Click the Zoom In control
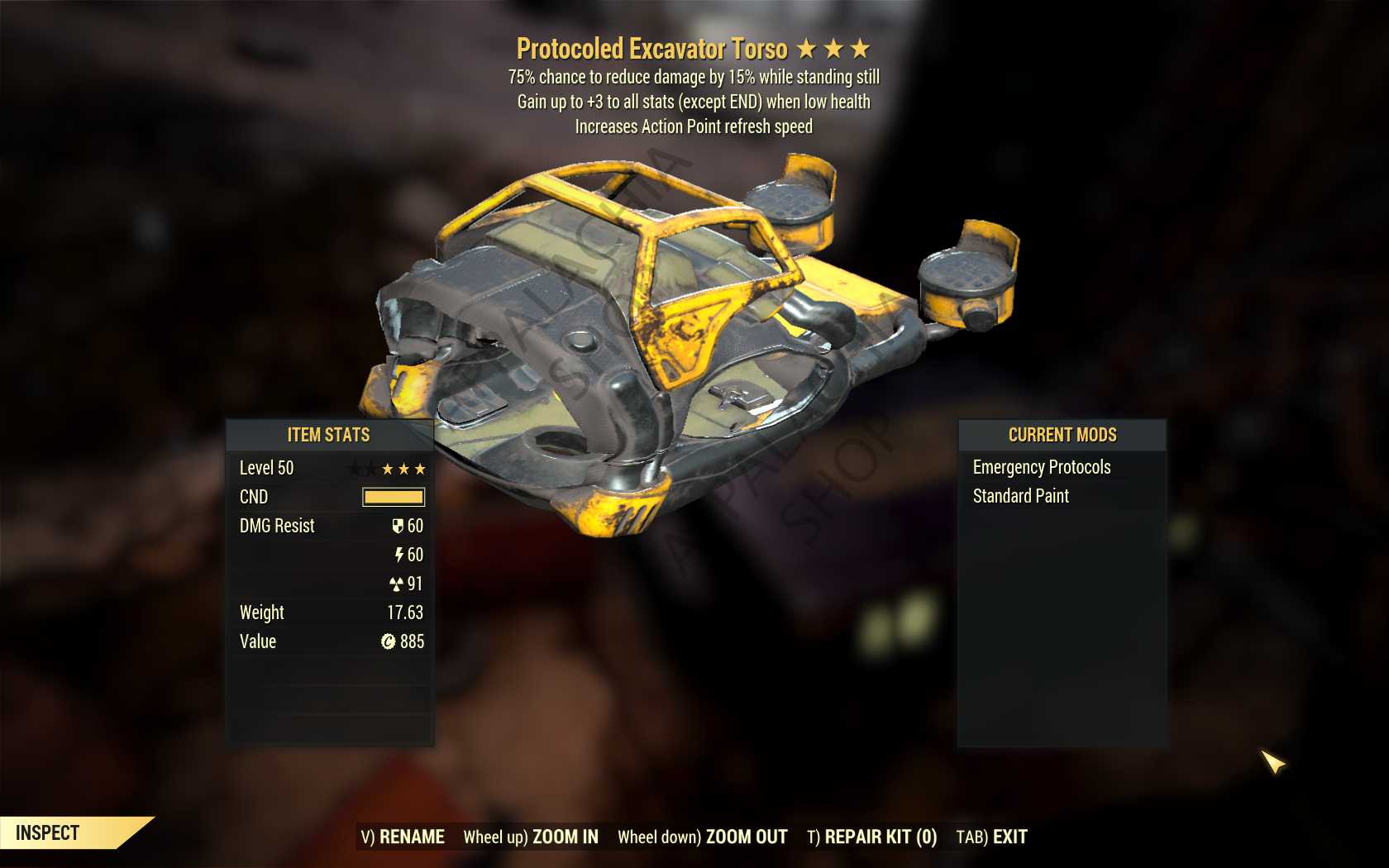Image resolution: width=1389 pixels, height=868 pixels. coord(531,837)
